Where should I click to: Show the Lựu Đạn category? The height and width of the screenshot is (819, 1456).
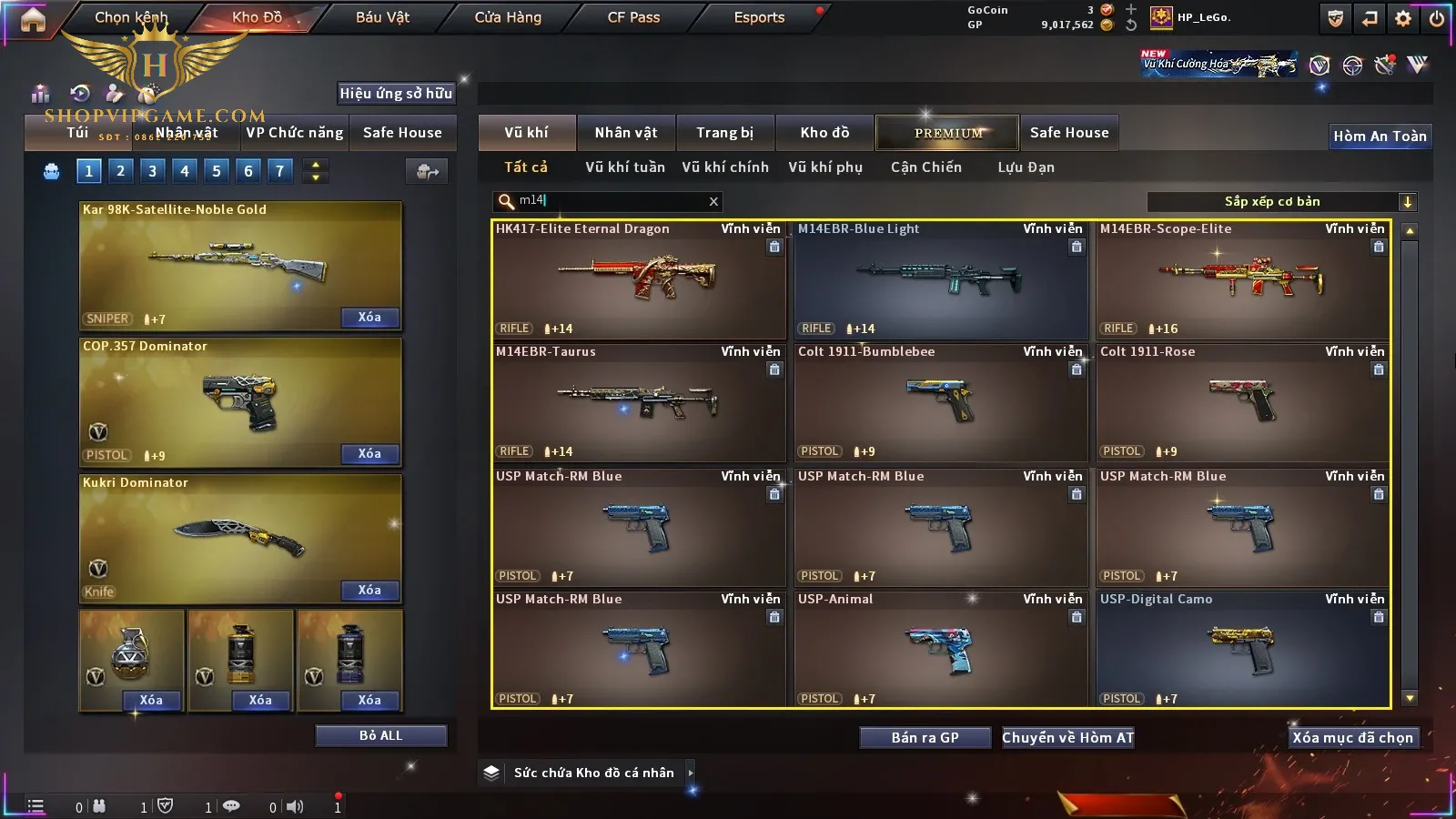click(x=1026, y=167)
